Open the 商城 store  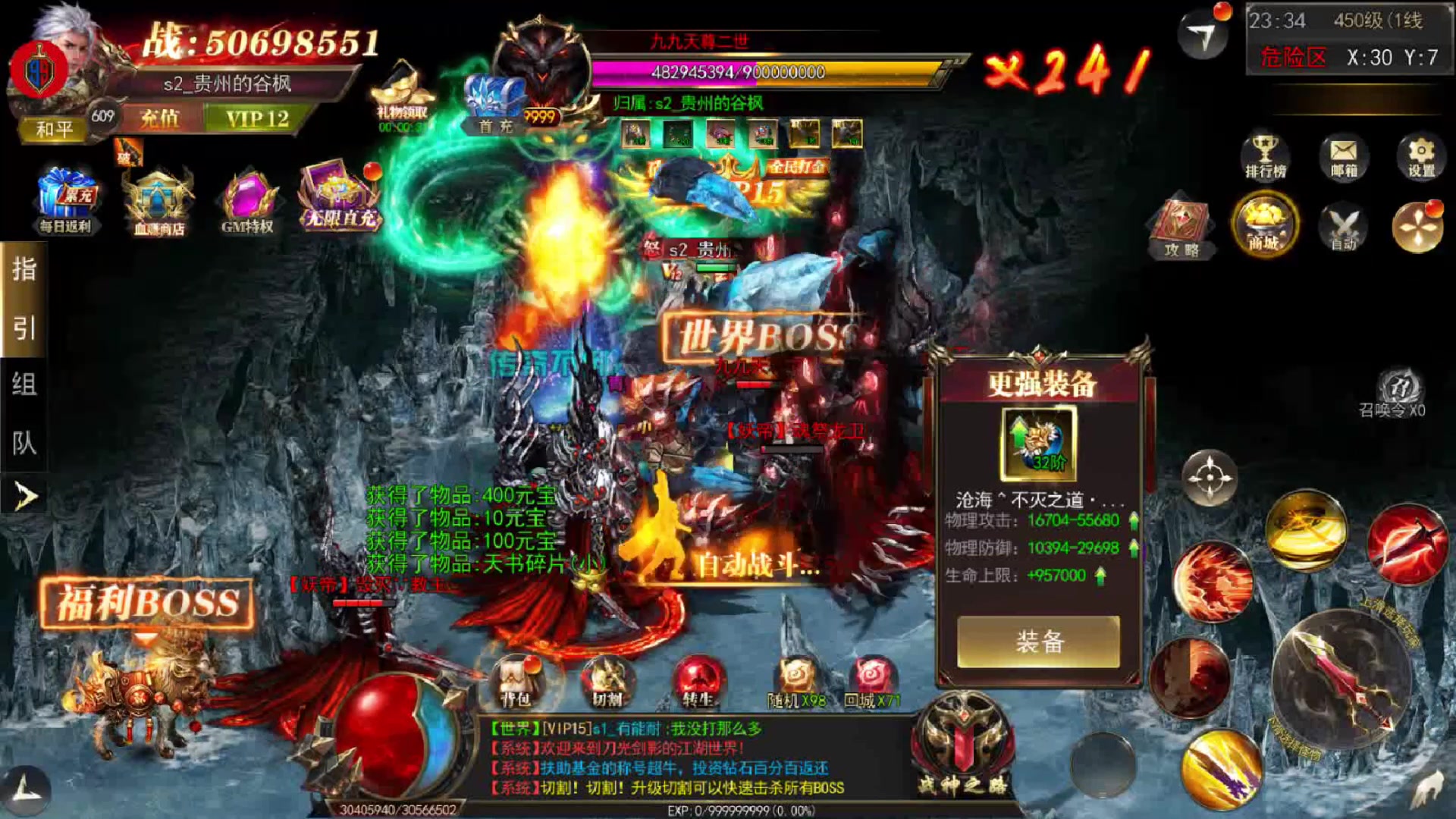[x=1264, y=225]
